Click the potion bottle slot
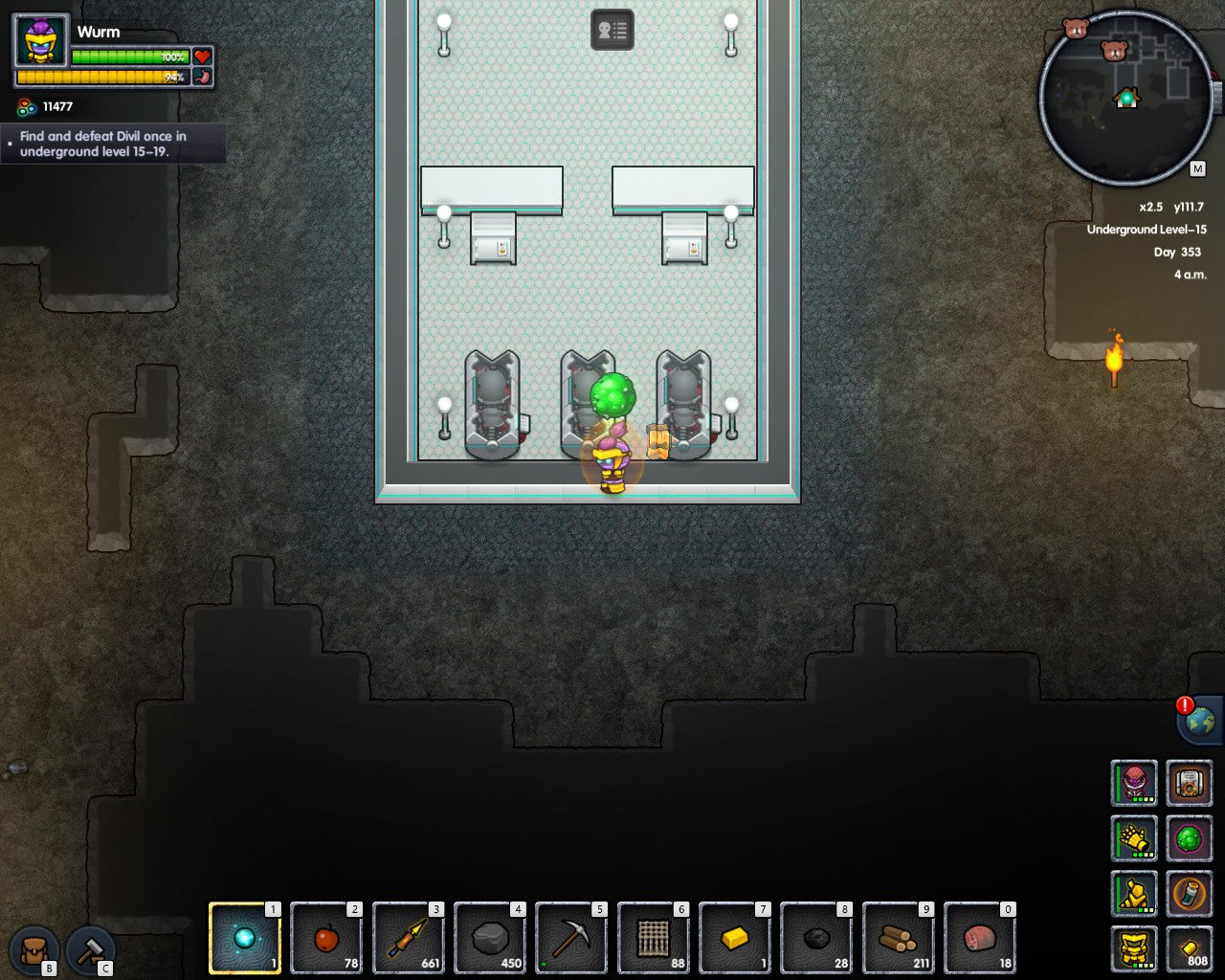This screenshot has height=980, width=1225. (x=1190, y=895)
